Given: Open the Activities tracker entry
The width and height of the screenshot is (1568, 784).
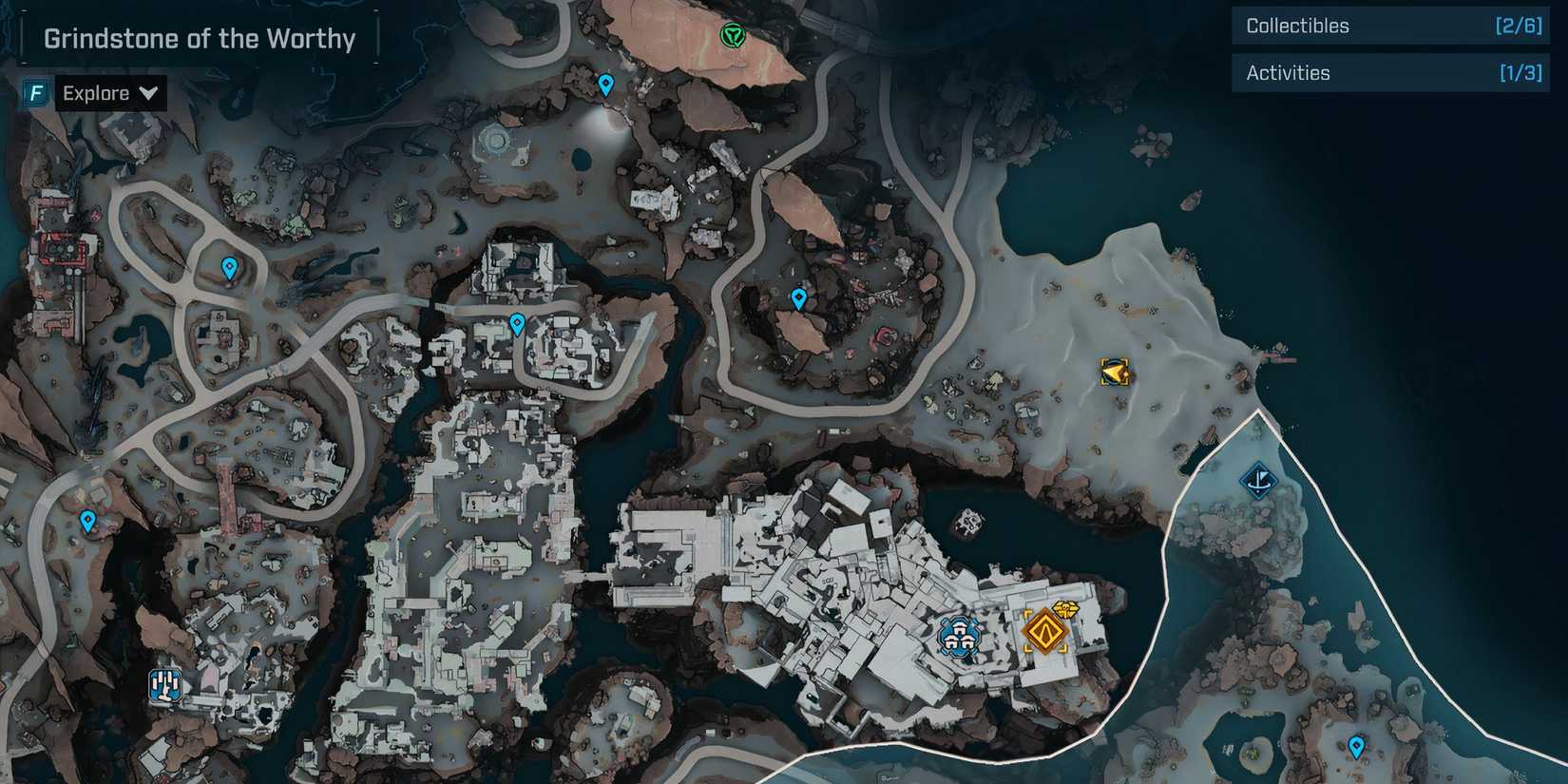Looking at the screenshot, I should point(1389,72).
